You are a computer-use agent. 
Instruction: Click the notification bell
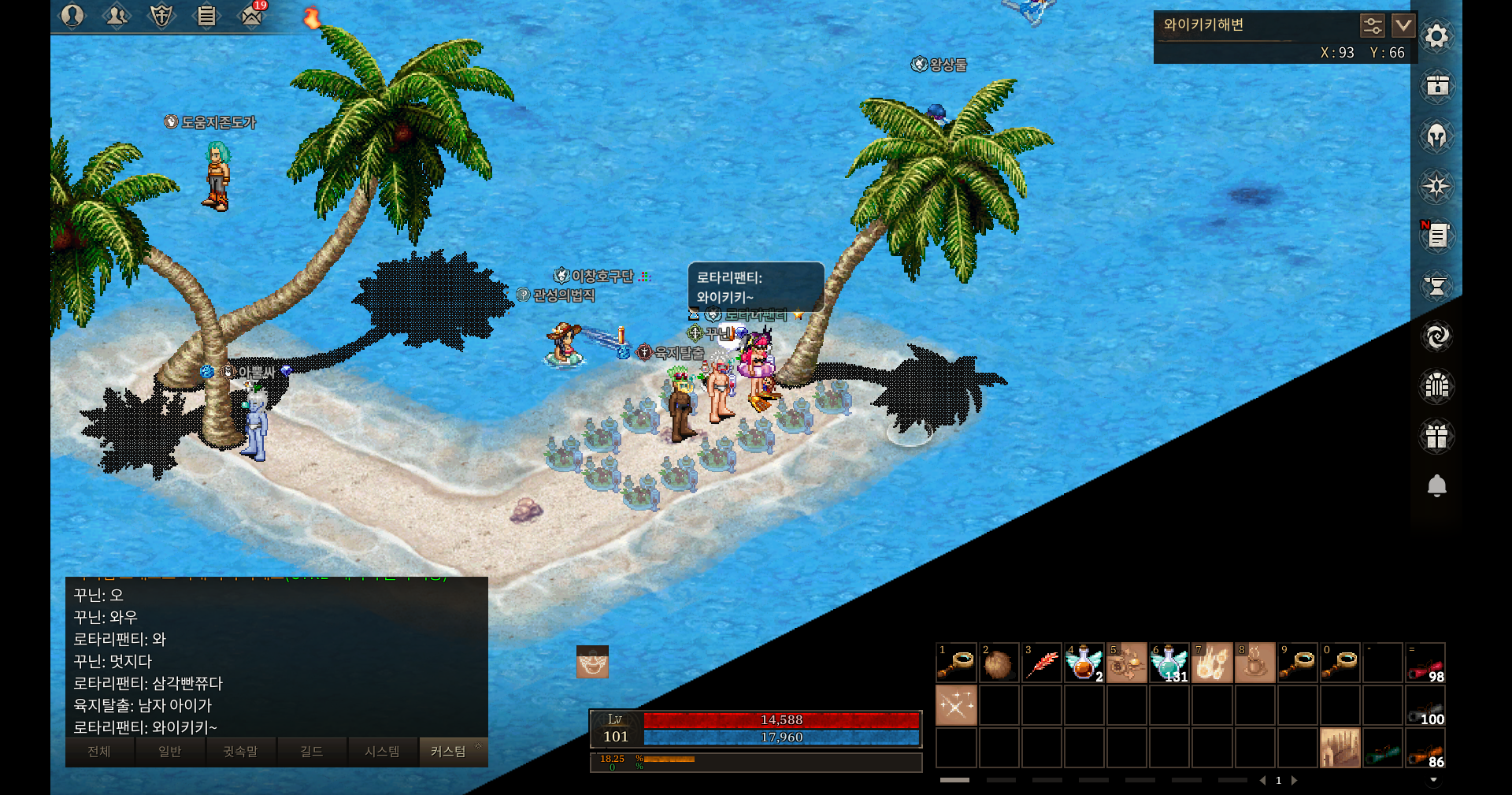(x=1436, y=486)
